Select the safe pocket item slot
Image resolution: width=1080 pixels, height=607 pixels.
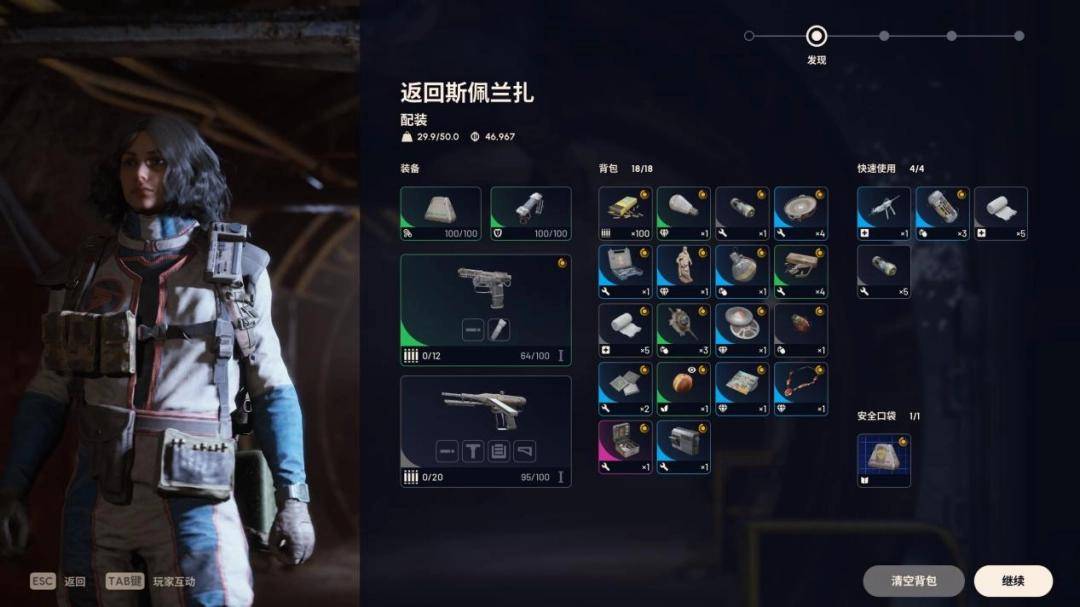click(x=884, y=460)
